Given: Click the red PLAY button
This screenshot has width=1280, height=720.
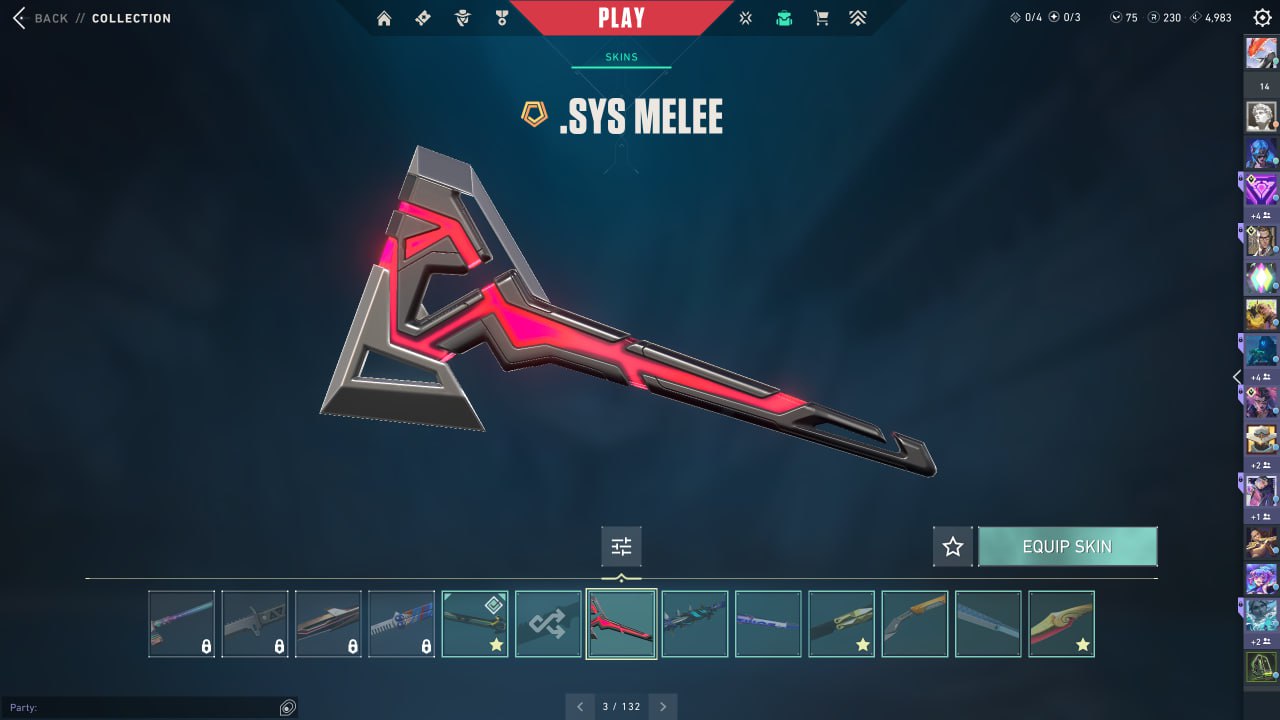Looking at the screenshot, I should tap(621, 17).
